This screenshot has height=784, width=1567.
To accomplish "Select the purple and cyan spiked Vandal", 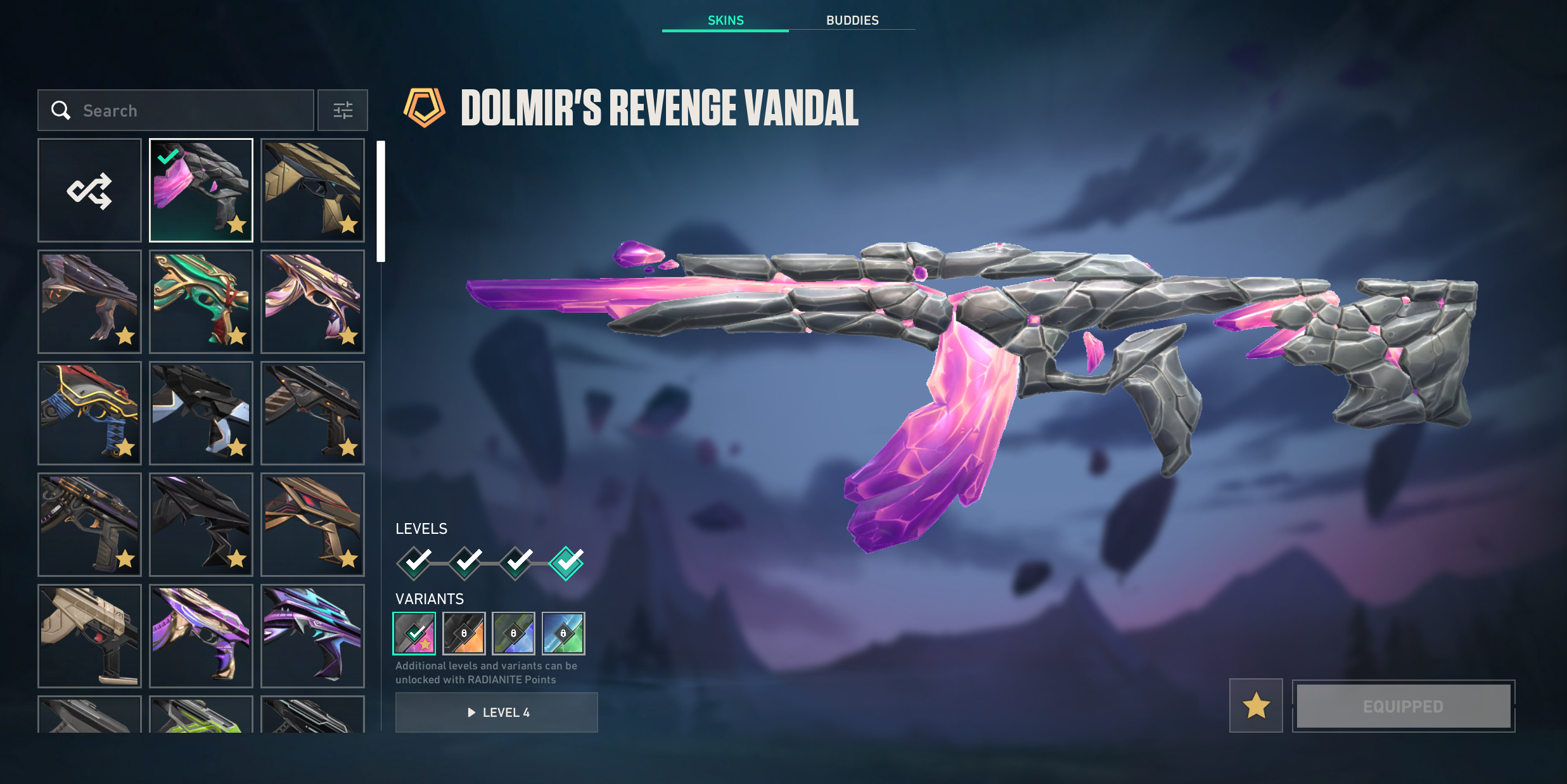I will [x=312, y=636].
